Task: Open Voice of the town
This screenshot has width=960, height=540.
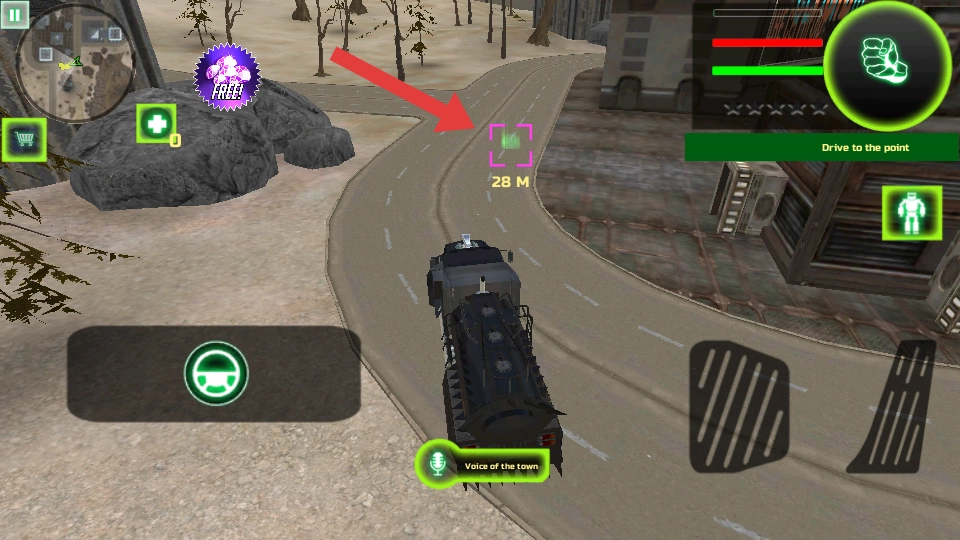Action: [483, 465]
